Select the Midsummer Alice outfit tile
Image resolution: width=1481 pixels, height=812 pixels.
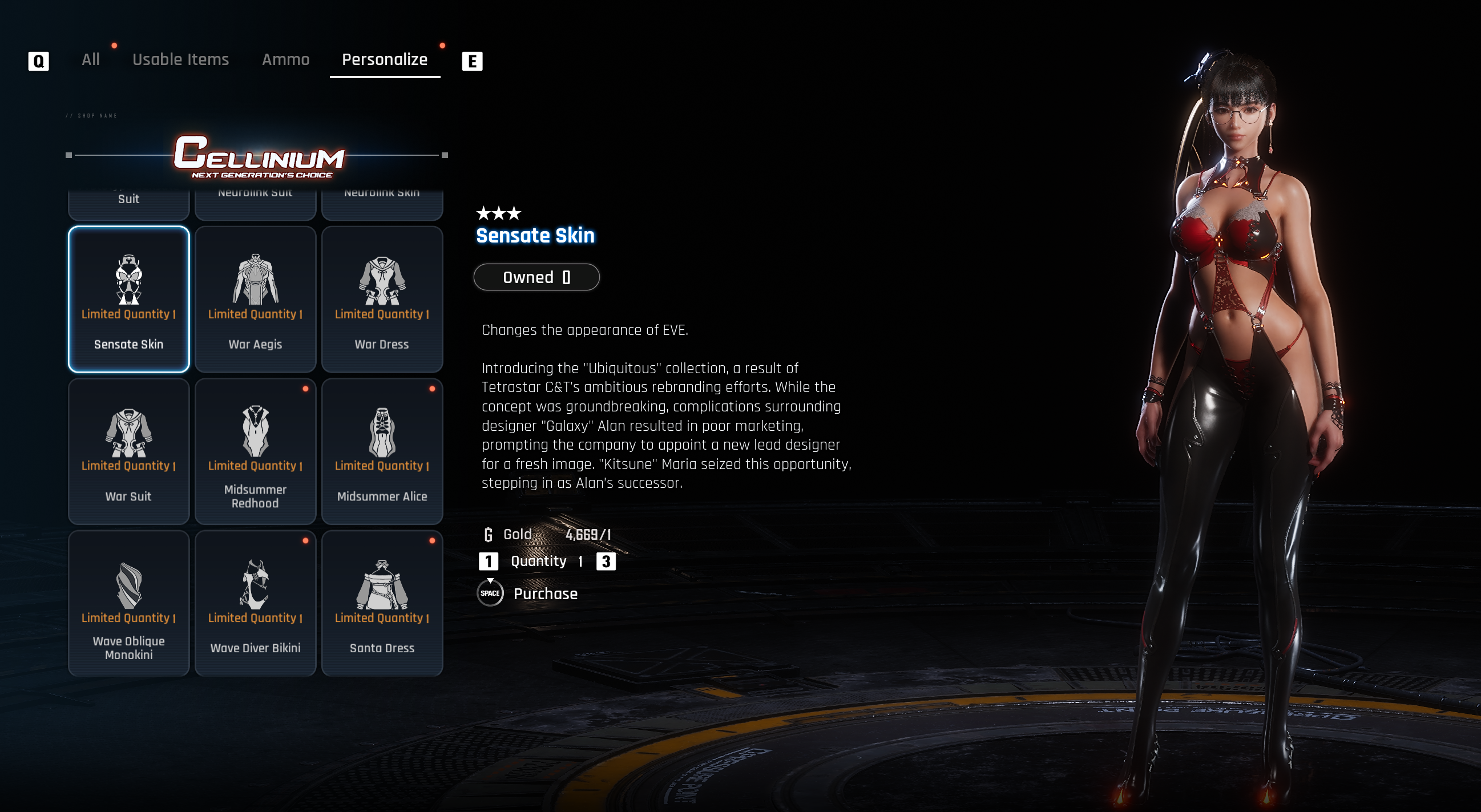(382, 451)
